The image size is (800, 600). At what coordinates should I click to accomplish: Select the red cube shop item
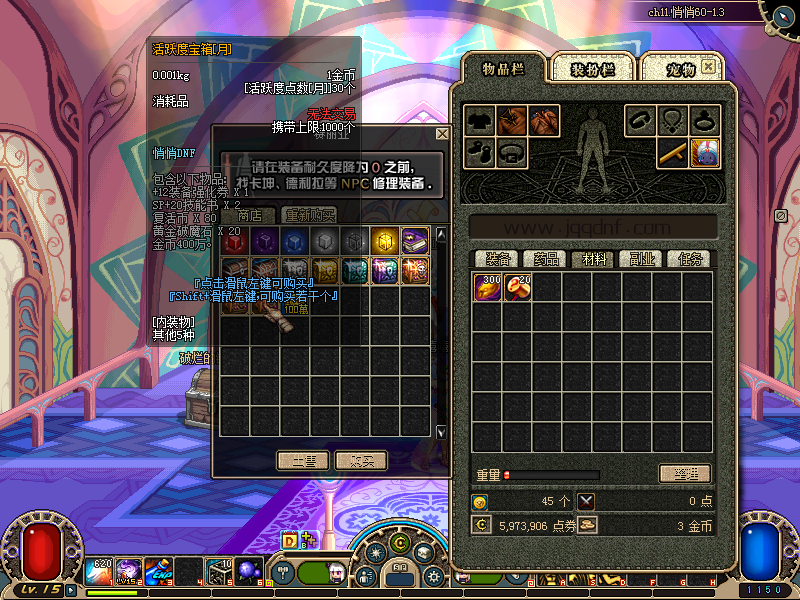coord(235,241)
